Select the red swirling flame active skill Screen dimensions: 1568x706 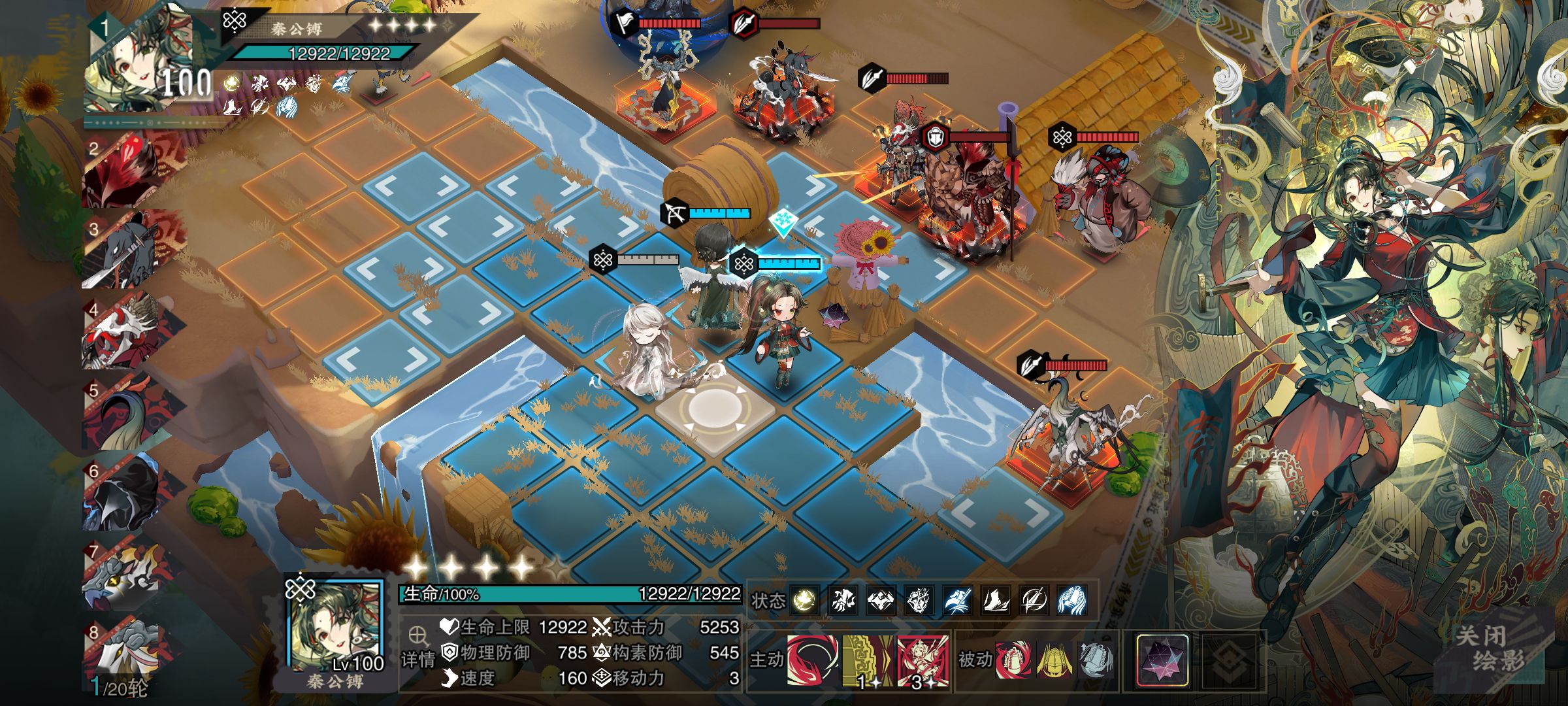point(812,660)
